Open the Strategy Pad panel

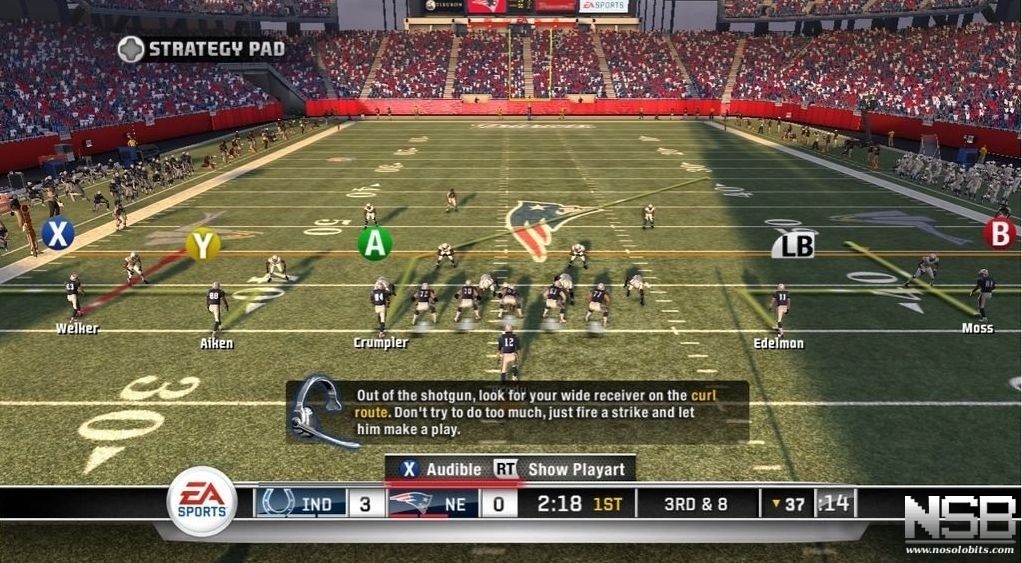pyautogui.click(x=202, y=49)
